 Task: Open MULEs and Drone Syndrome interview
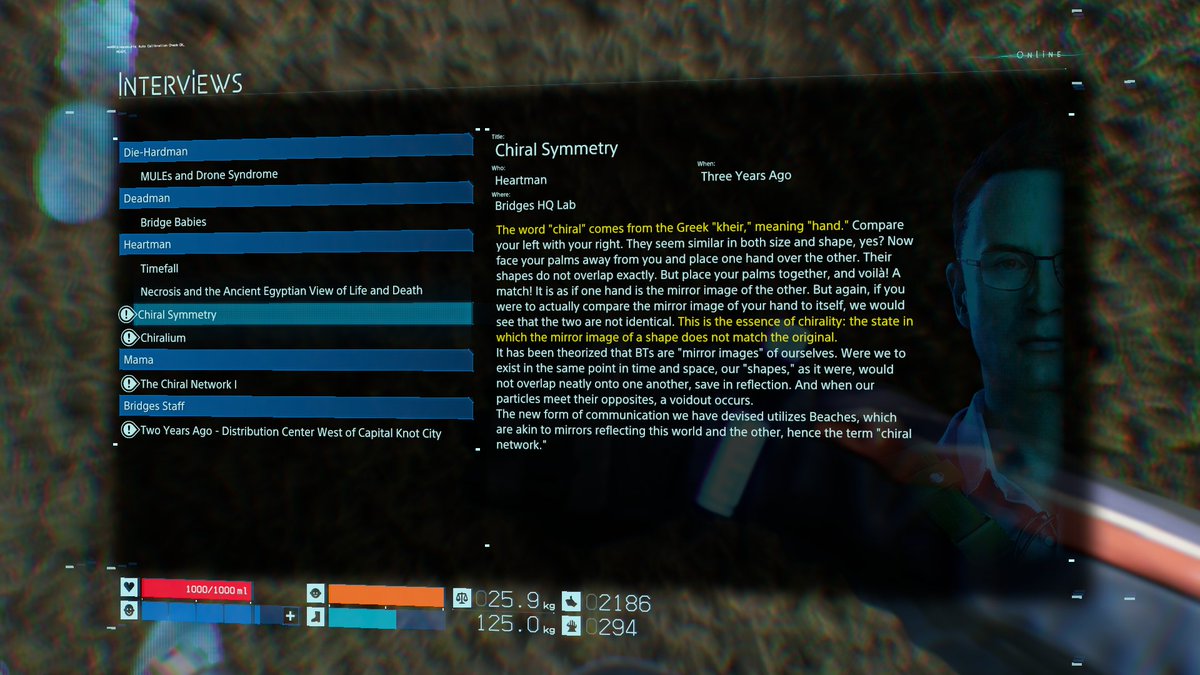(209, 175)
